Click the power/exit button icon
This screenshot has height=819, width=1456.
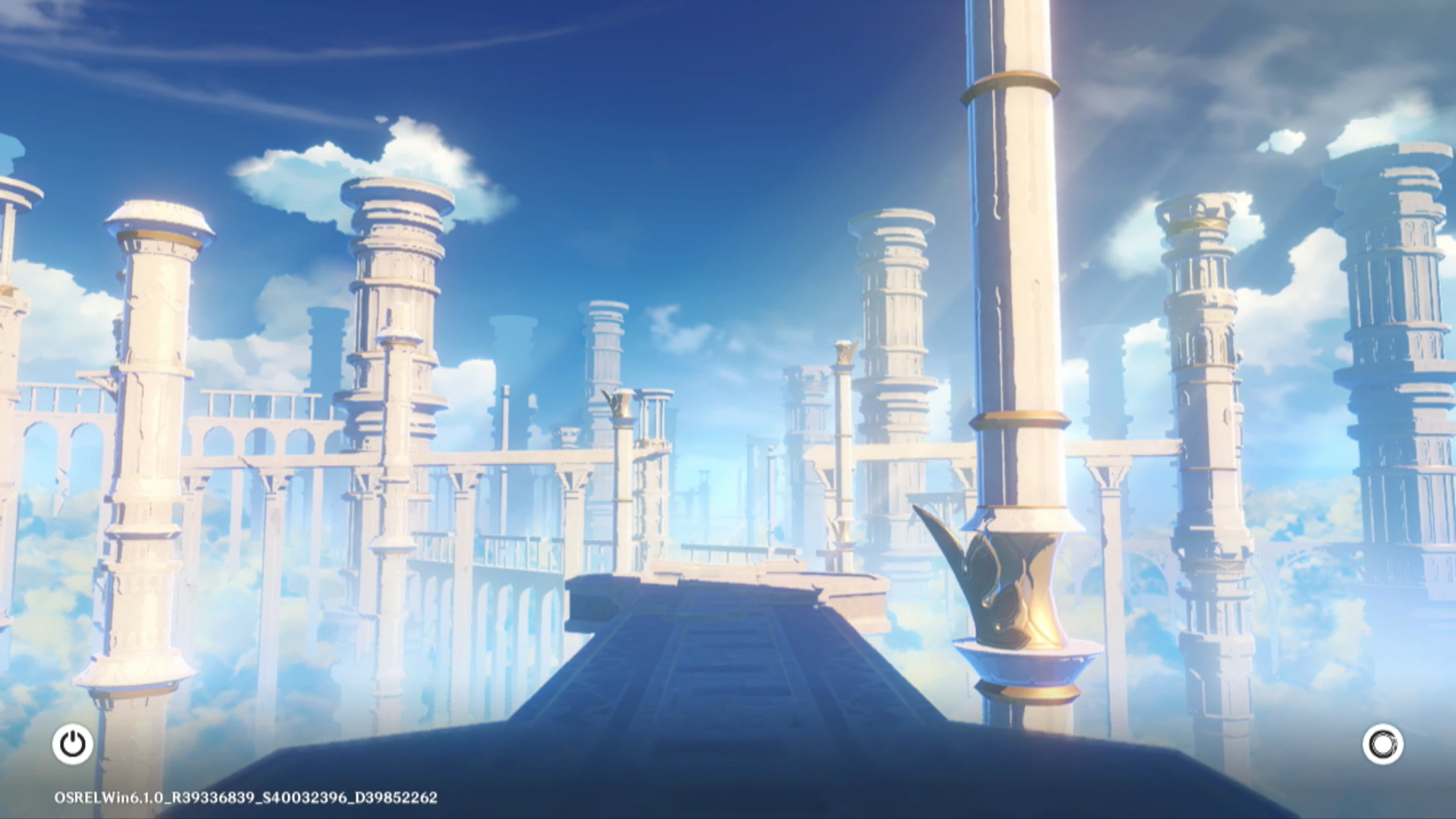pos(73,744)
